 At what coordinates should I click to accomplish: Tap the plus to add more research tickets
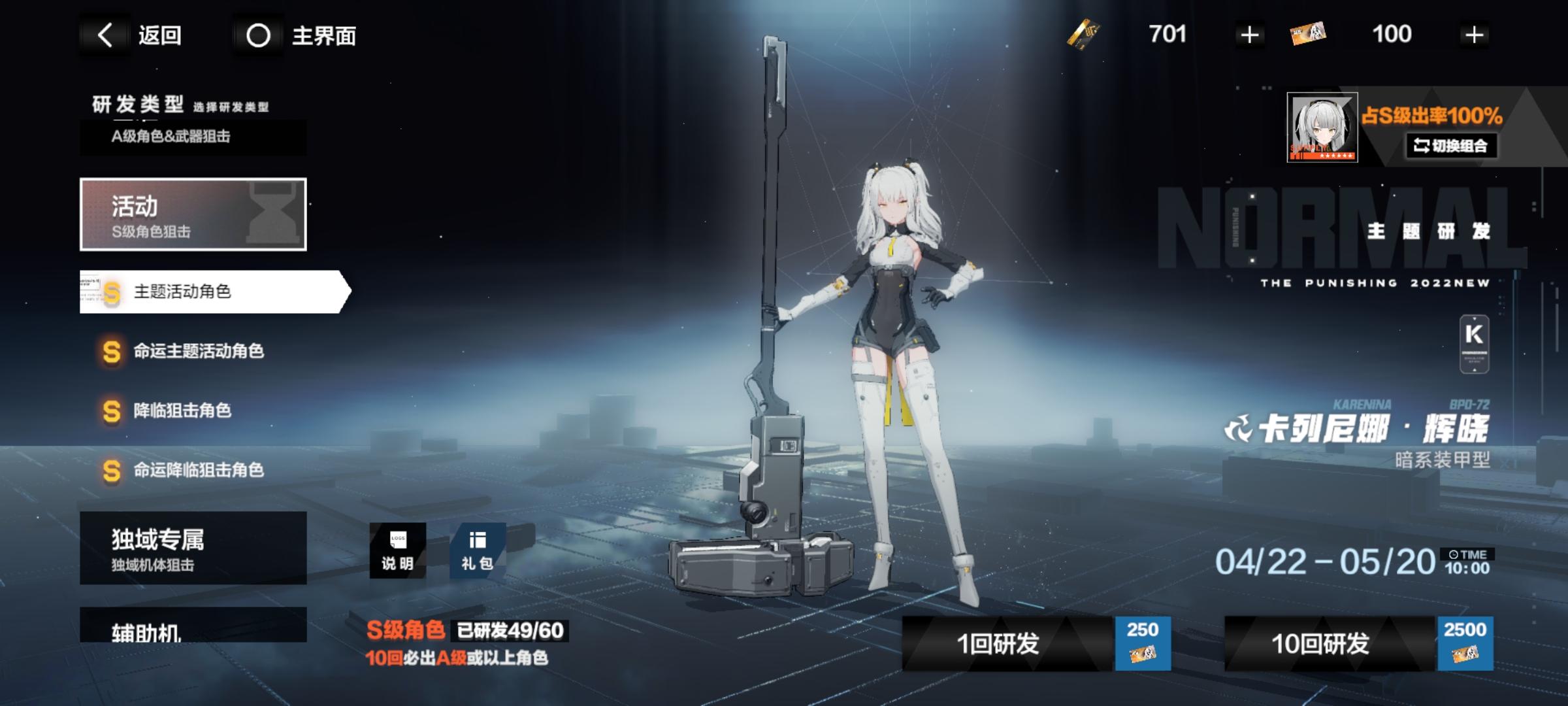[x=1474, y=35]
